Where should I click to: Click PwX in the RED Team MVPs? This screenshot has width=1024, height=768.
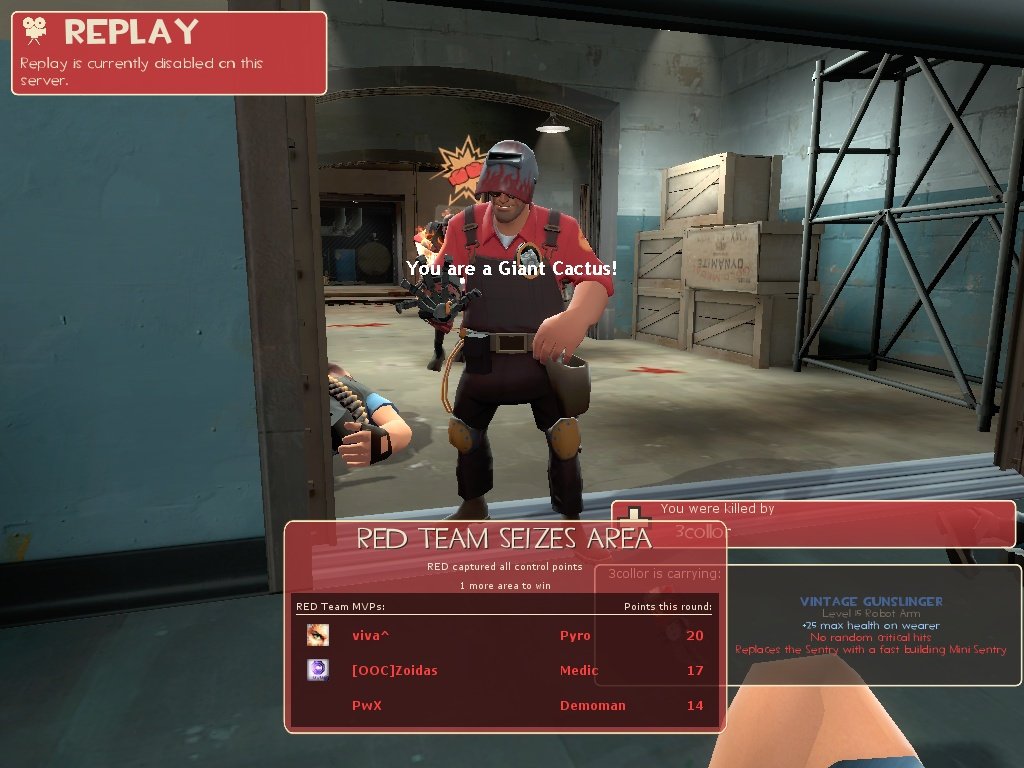tap(366, 705)
